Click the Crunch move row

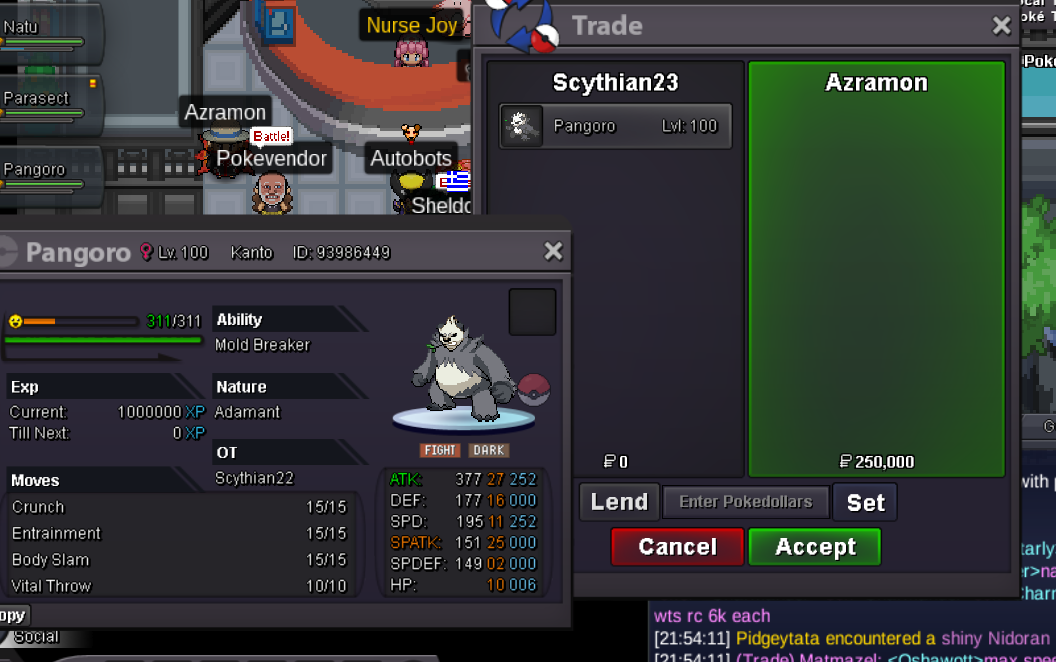180,507
